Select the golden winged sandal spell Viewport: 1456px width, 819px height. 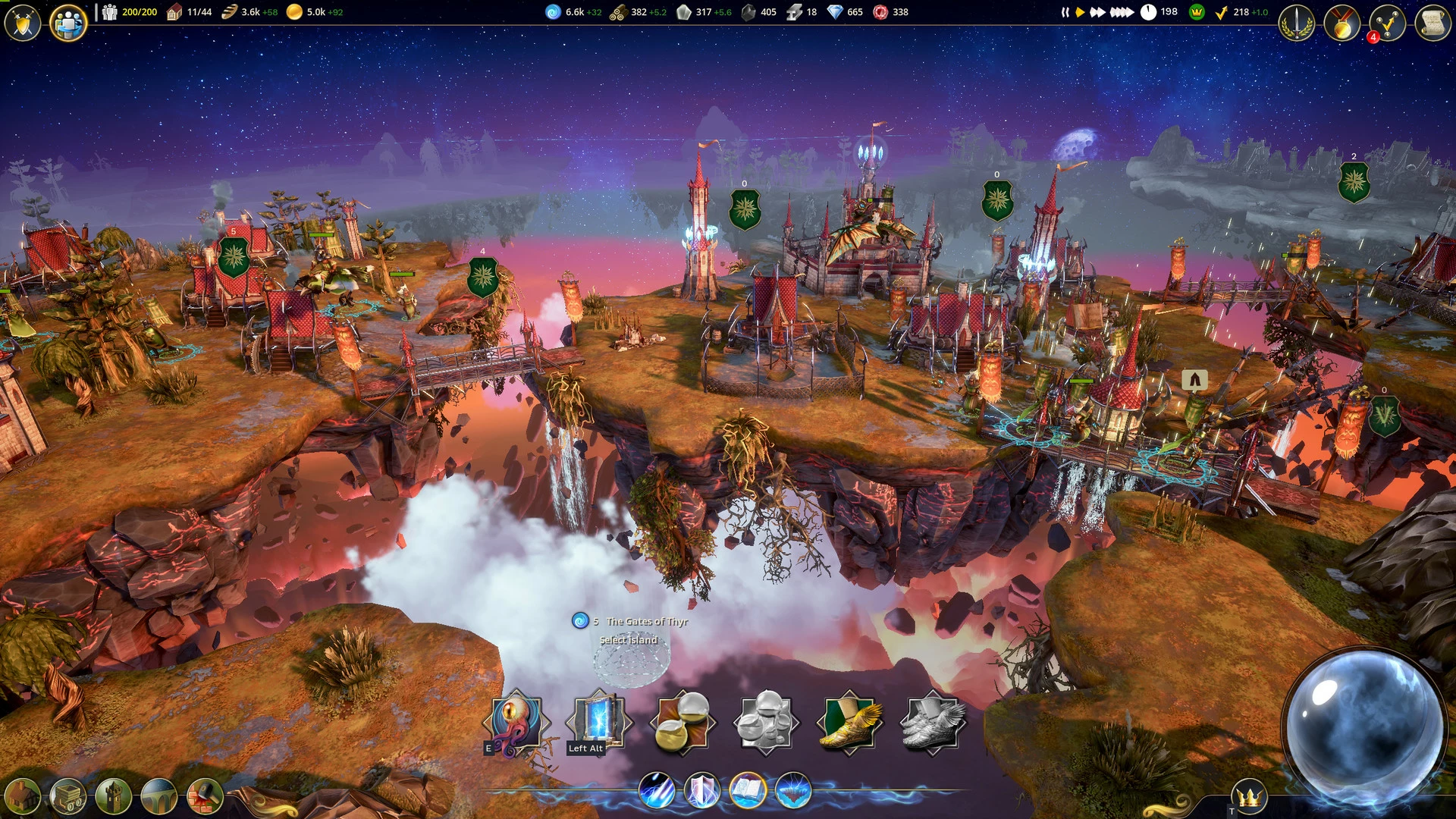(849, 722)
